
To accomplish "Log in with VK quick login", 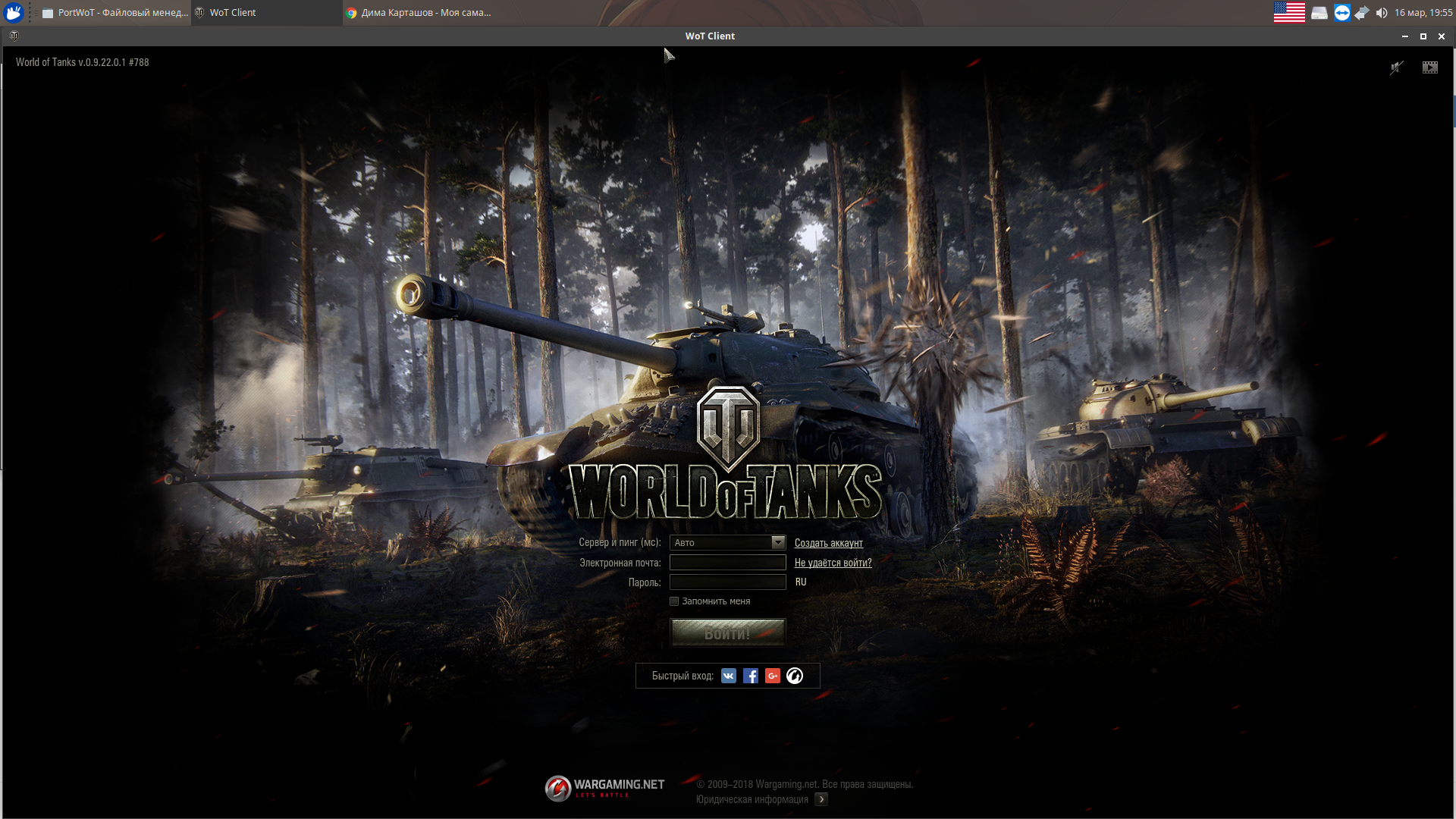I will pyautogui.click(x=729, y=676).
